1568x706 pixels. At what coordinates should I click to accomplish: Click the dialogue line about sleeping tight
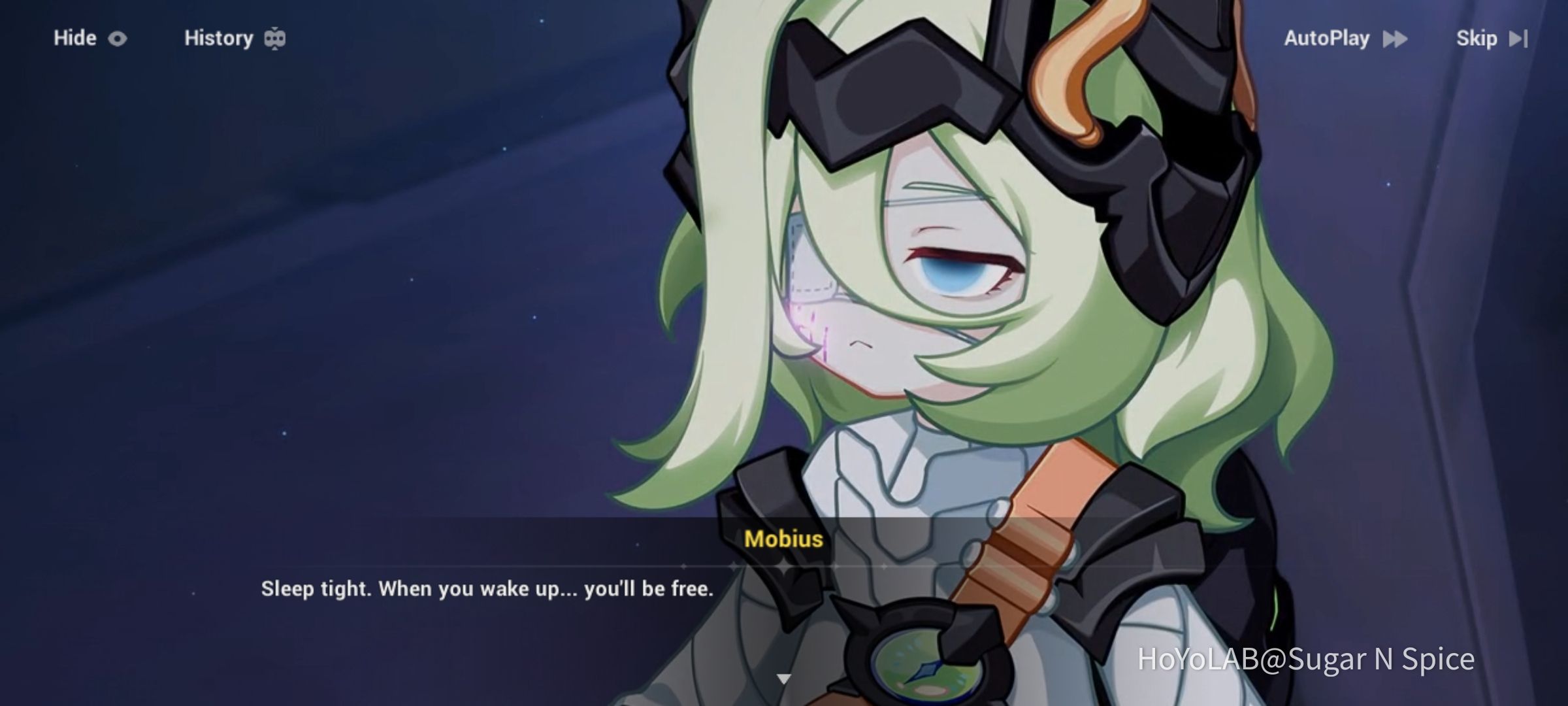pos(487,588)
